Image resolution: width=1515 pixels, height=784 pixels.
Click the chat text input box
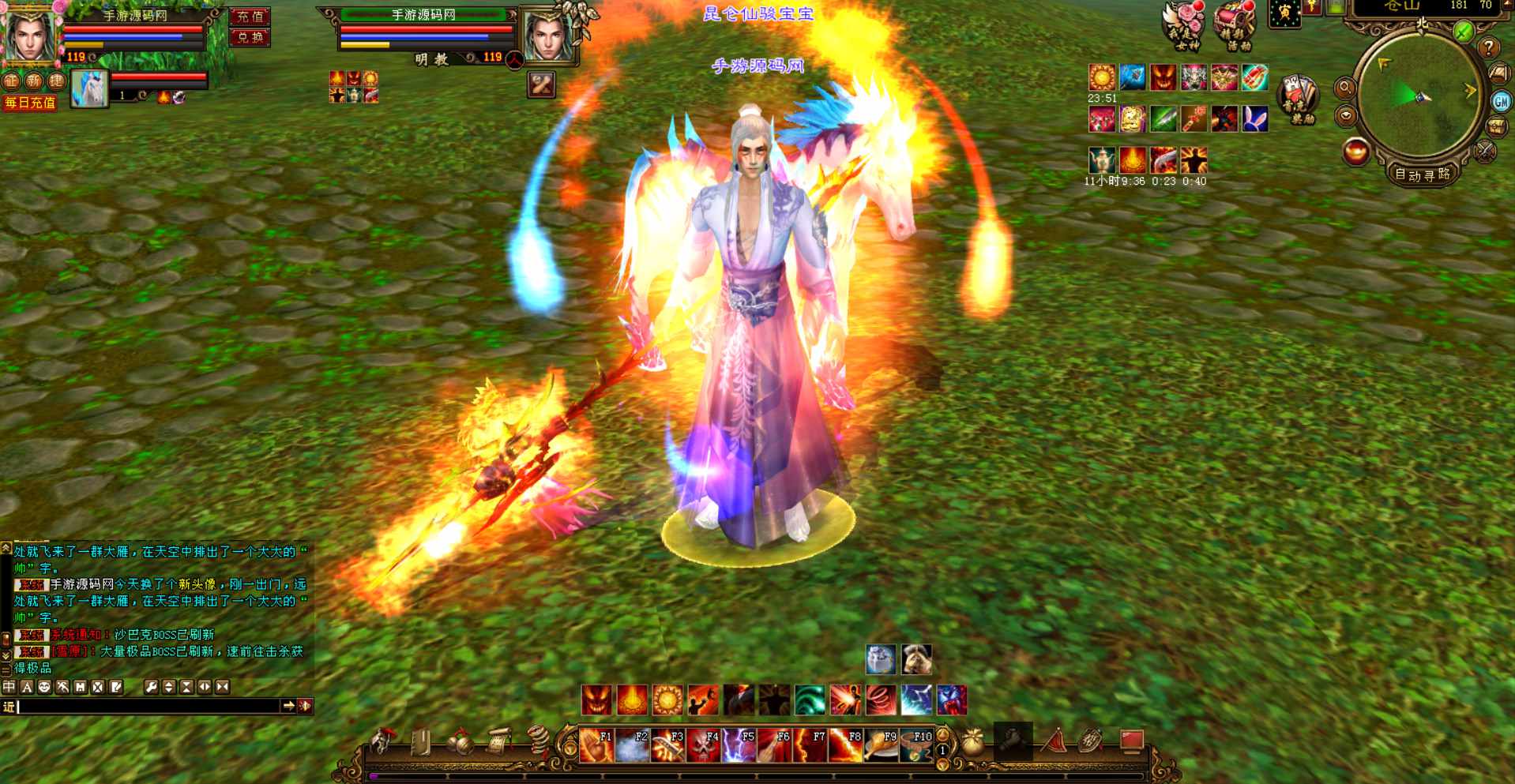148,707
